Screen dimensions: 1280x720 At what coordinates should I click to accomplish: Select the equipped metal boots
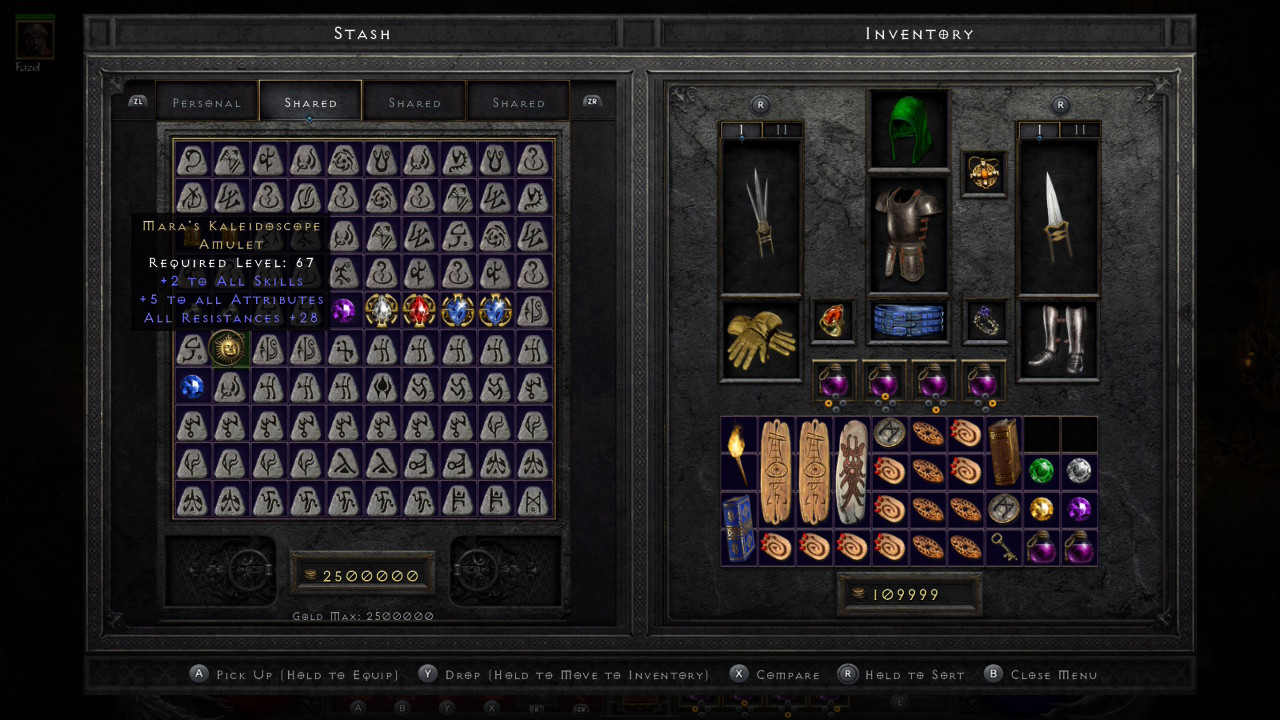point(1059,340)
